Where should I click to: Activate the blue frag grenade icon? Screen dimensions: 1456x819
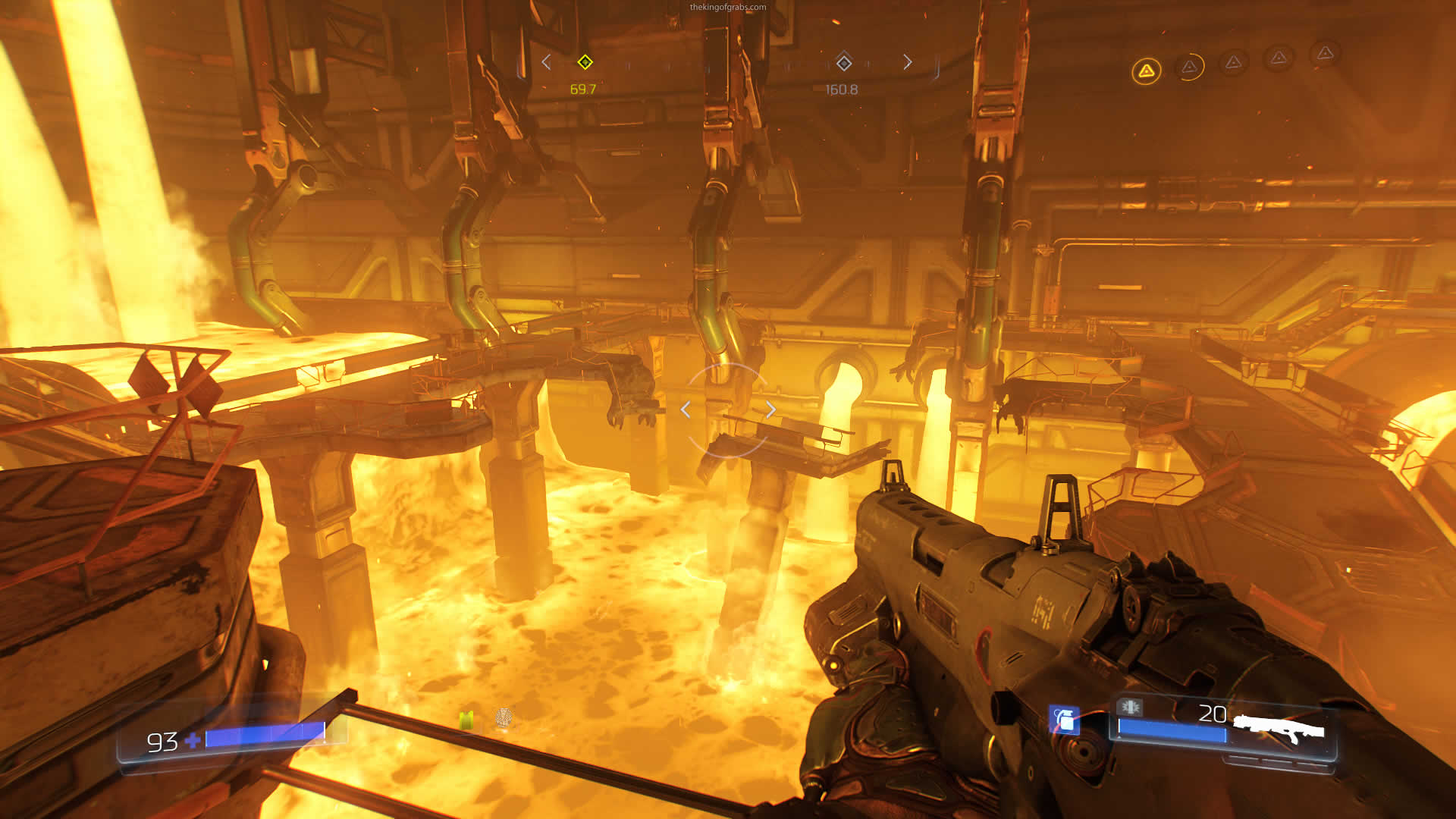1065,720
